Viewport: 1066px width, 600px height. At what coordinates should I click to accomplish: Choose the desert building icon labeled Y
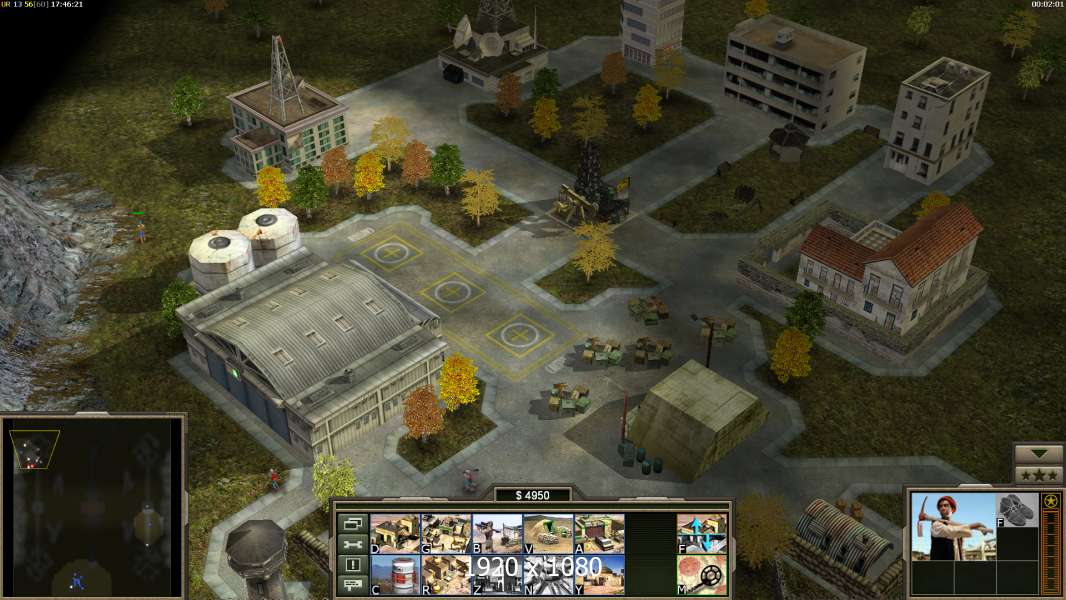coord(599,575)
